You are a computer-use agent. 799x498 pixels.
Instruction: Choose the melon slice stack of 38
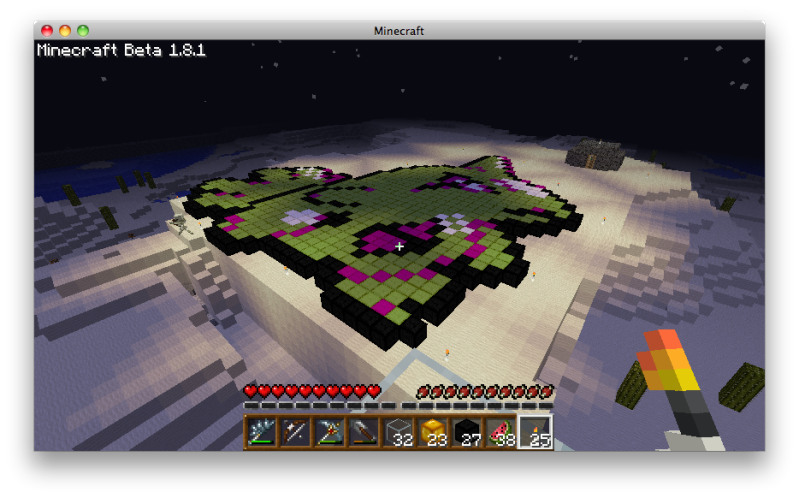(500, 433)
